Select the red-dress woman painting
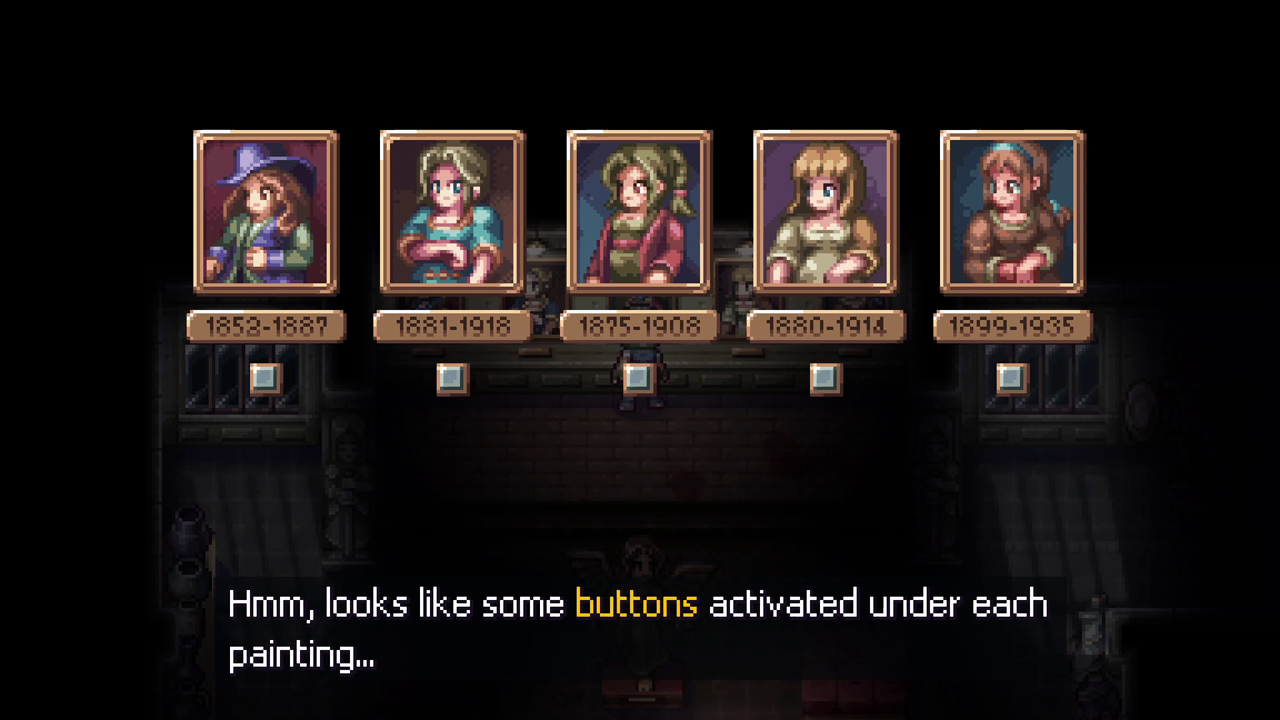The width and height of the screenshot is (1280, 720). 638,213
